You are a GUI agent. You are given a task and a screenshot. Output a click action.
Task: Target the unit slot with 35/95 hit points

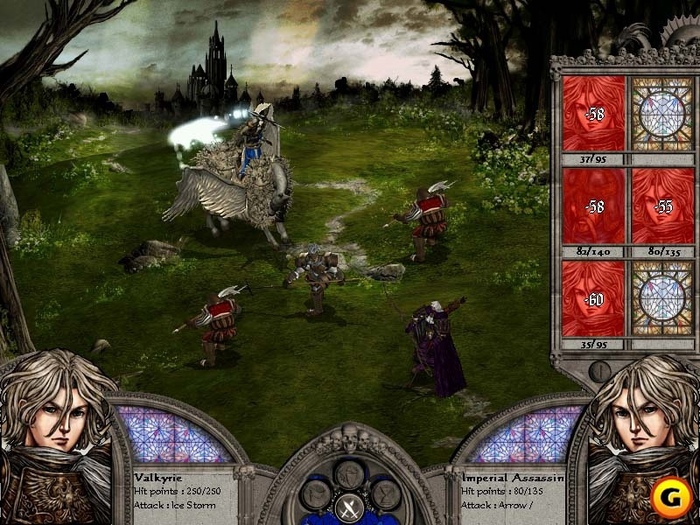593,298
